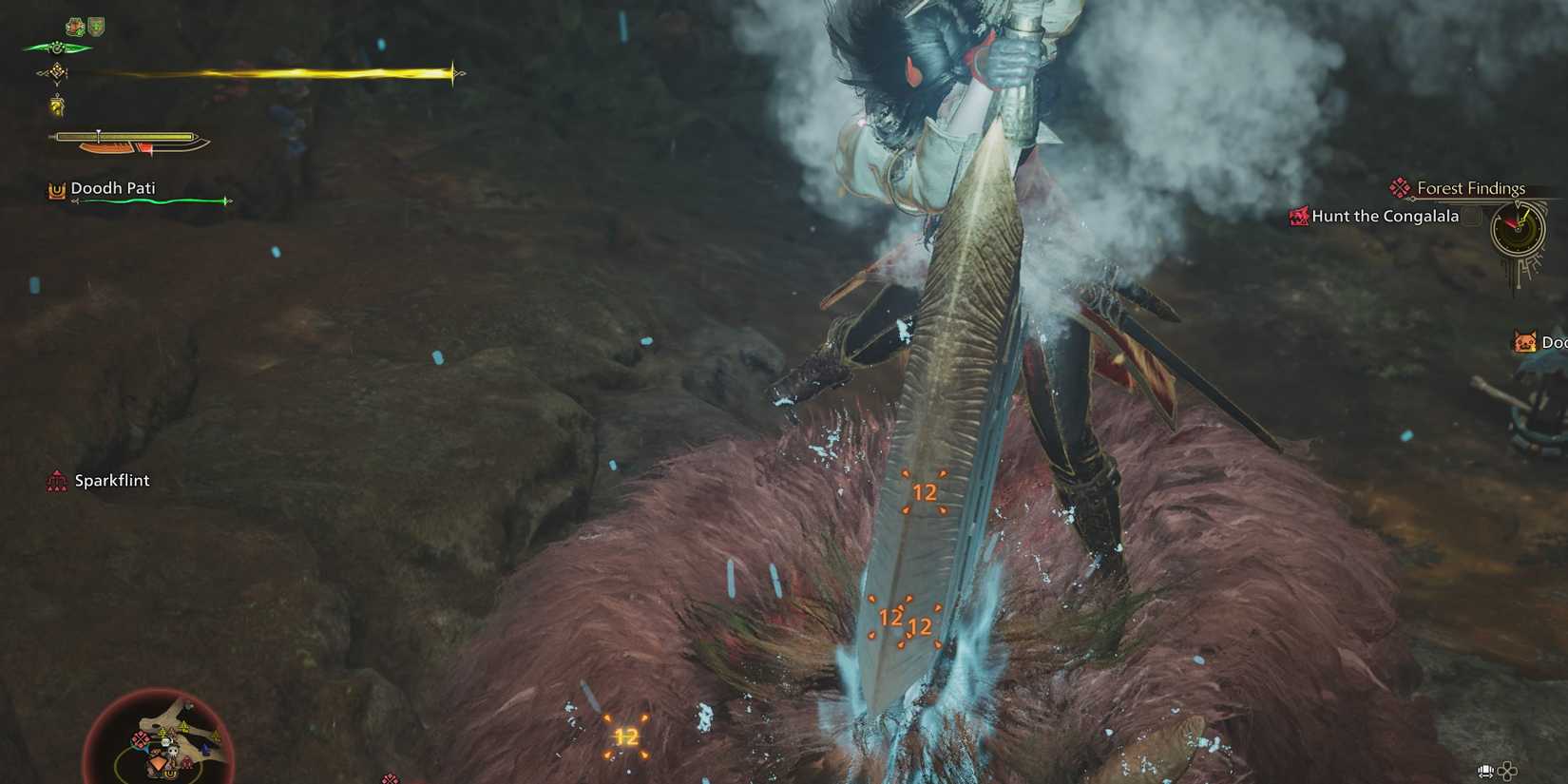
Task: Click the screenshot icon beside the controller icon
Action: (1484, 772)
